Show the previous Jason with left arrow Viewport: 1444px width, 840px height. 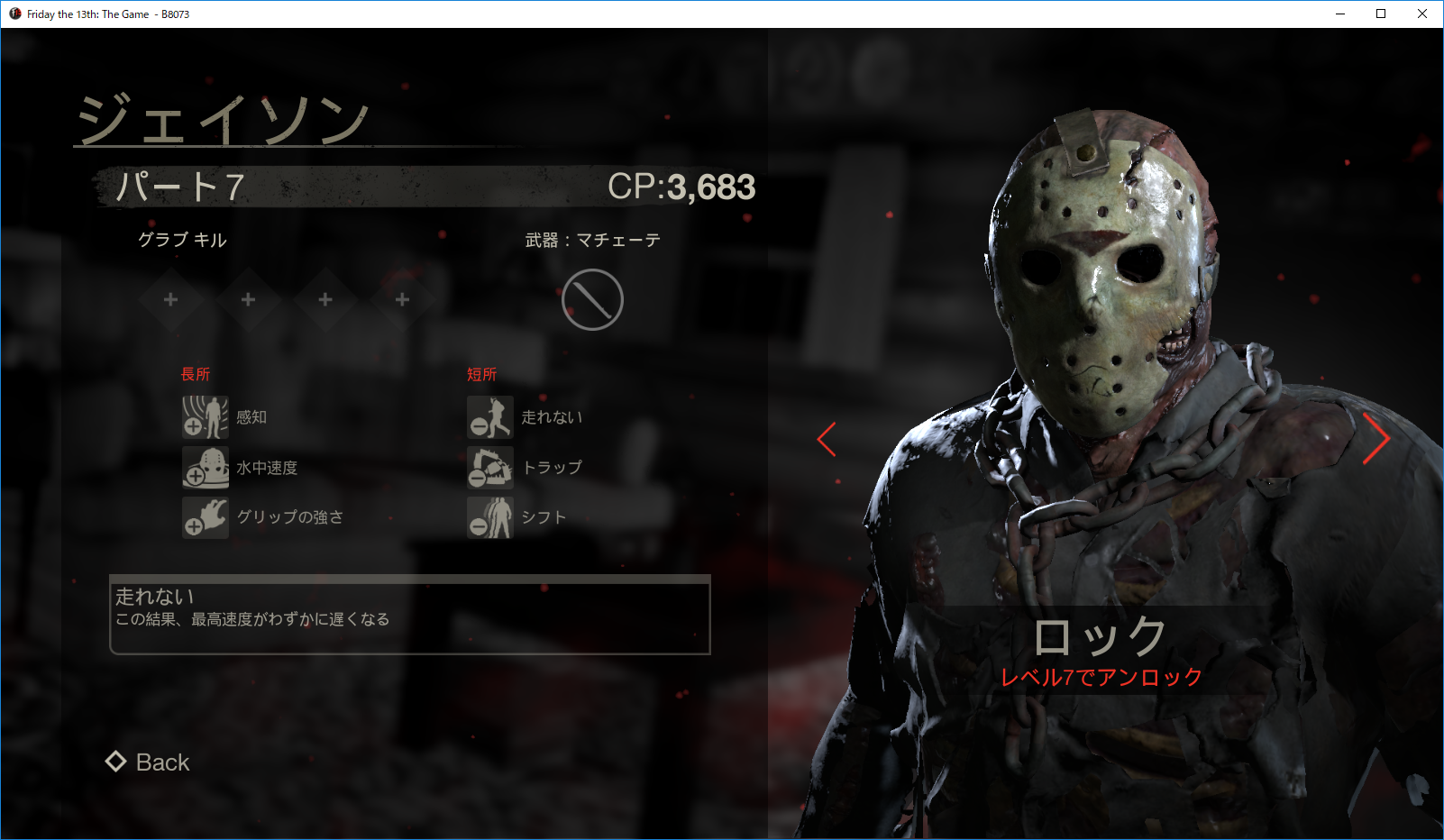tap(827, 439)
